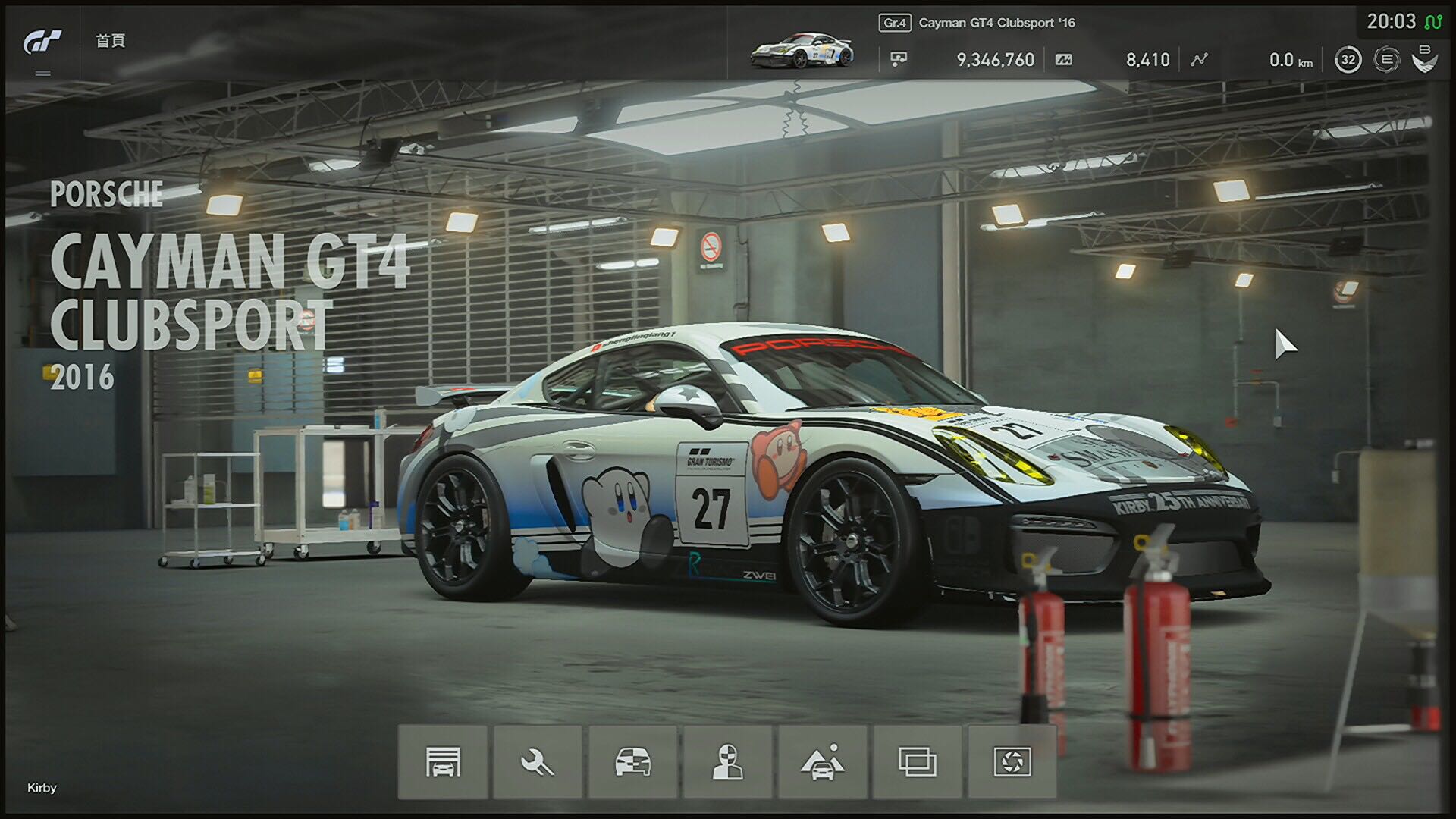The width and height of the screenshot is (1456, 819).
Task: Click the GT logo menu button
Action: [x=42, y=42]
